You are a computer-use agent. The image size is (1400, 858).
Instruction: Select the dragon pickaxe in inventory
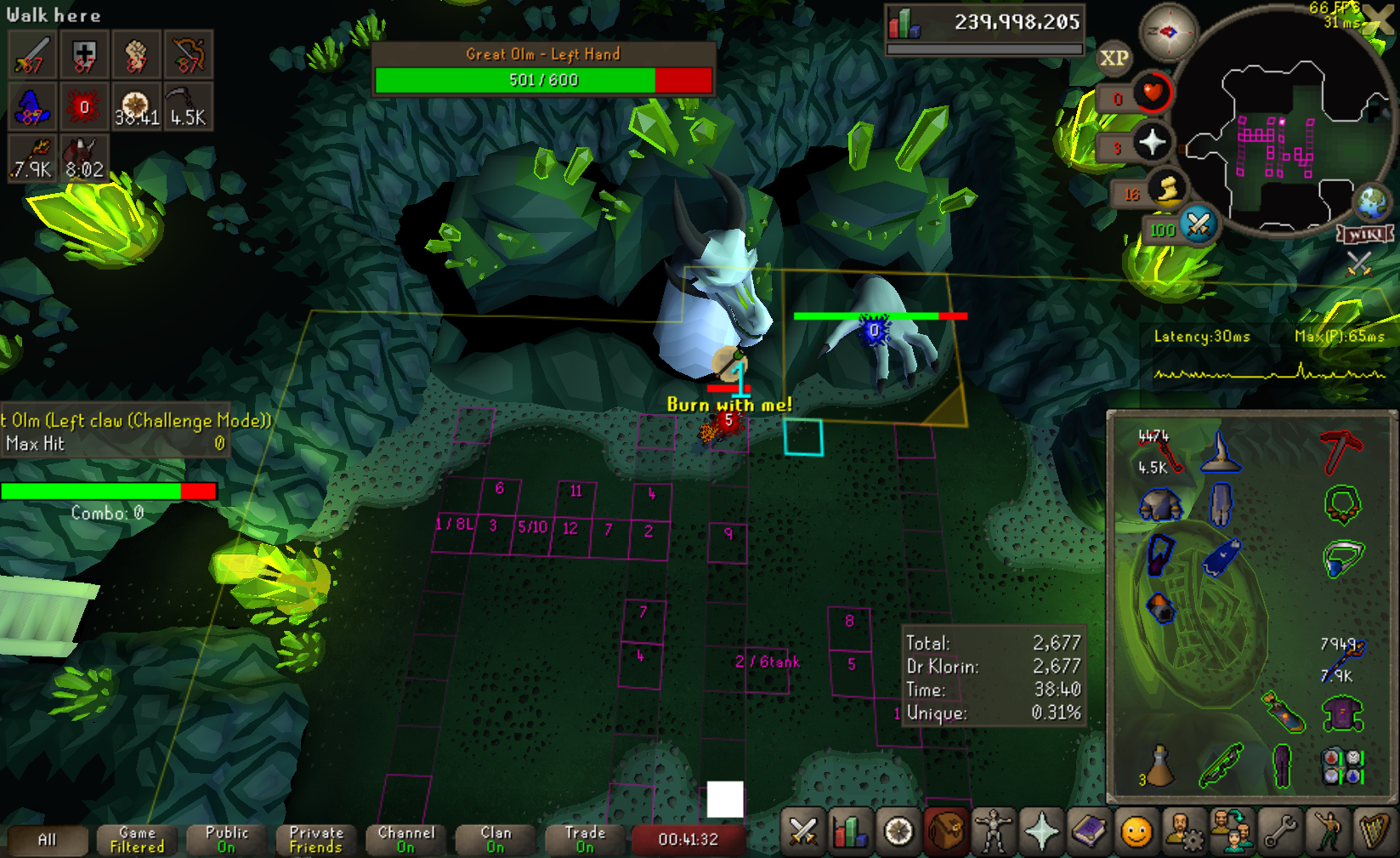(1340, 451)
